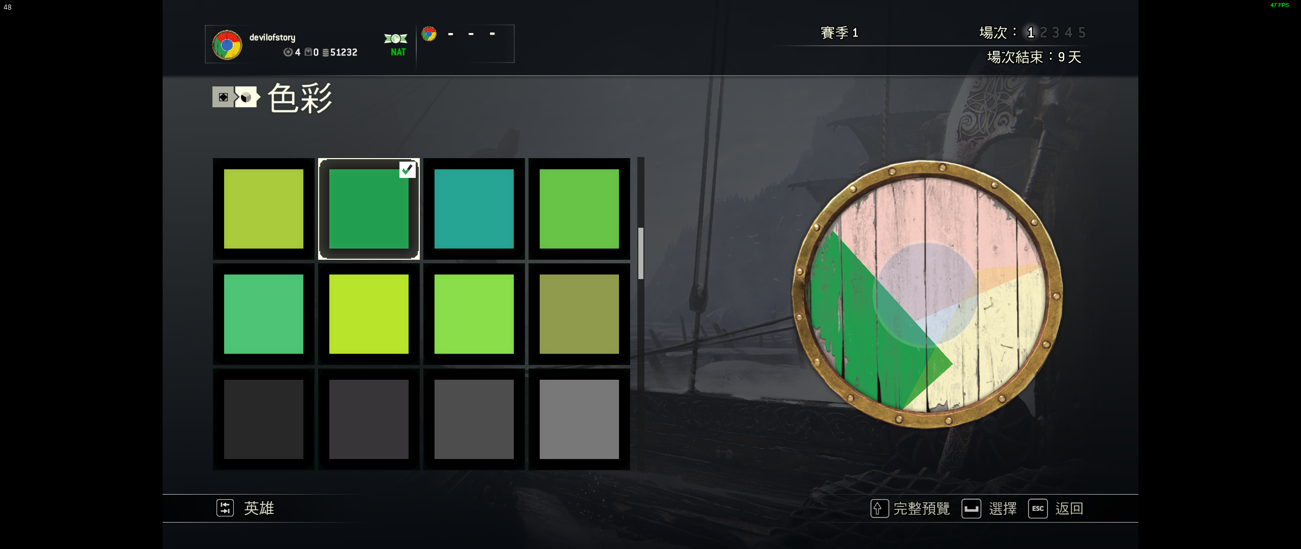1301x549 pixels.
Task: Select the yellow-green color swatch
Action: point(263,208)
